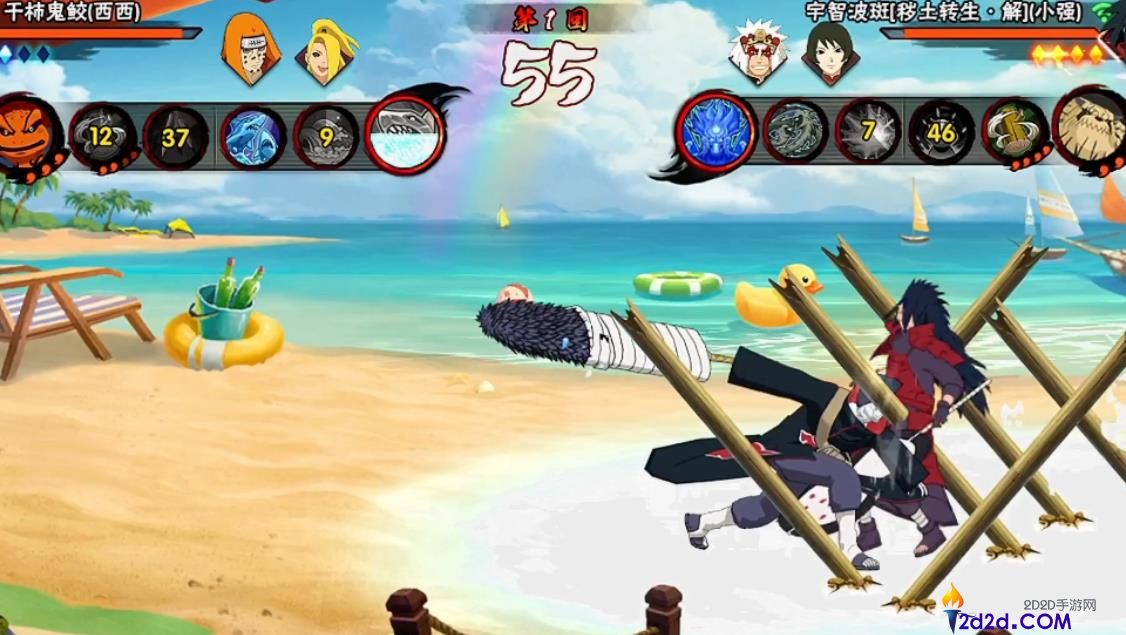This screenshot has width=1126, height=635.
Task: Choose the dark-haired woman support portrait
Action: click(829, 50)
